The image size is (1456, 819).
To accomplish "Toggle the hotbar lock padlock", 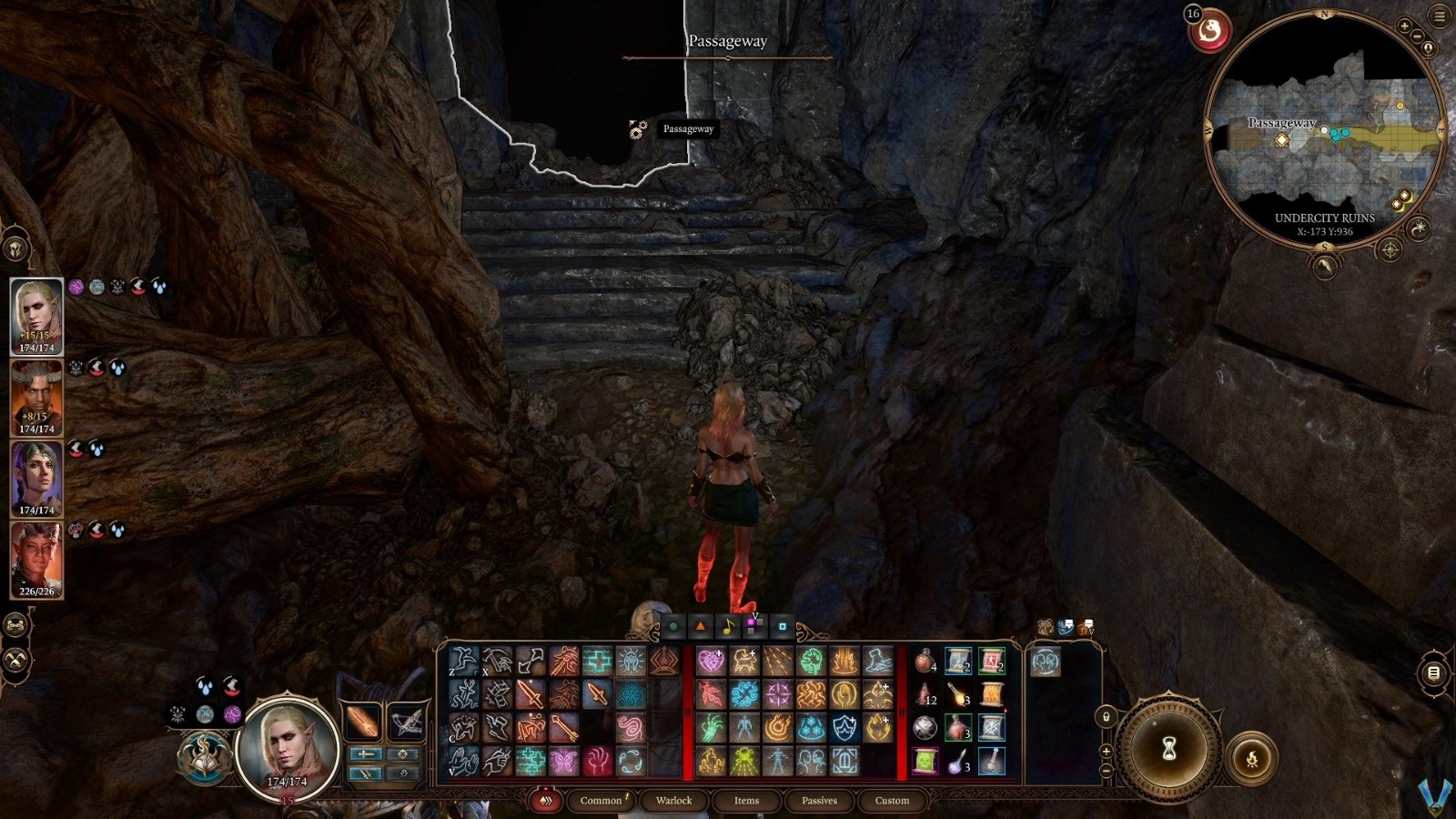I will pos(1107,717).
